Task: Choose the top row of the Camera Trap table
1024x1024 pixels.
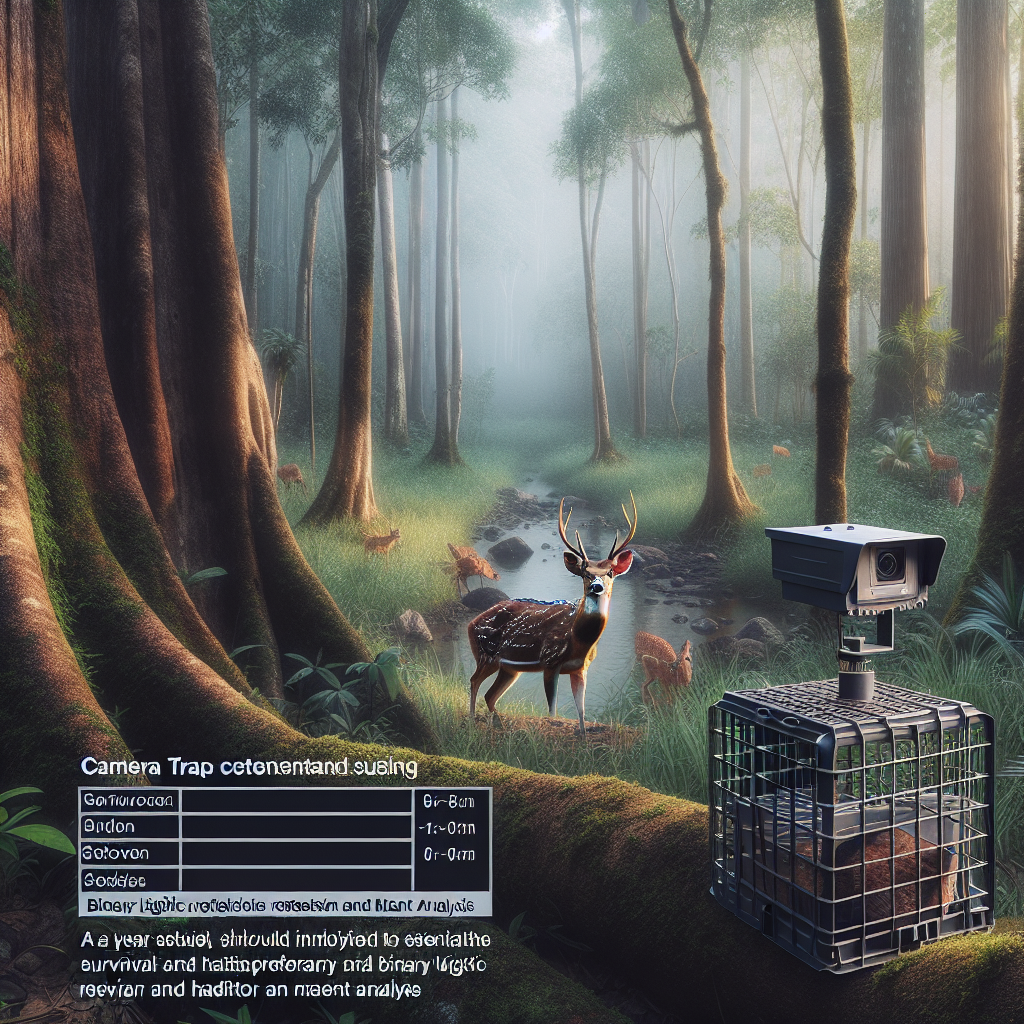Action: (284, 800)
